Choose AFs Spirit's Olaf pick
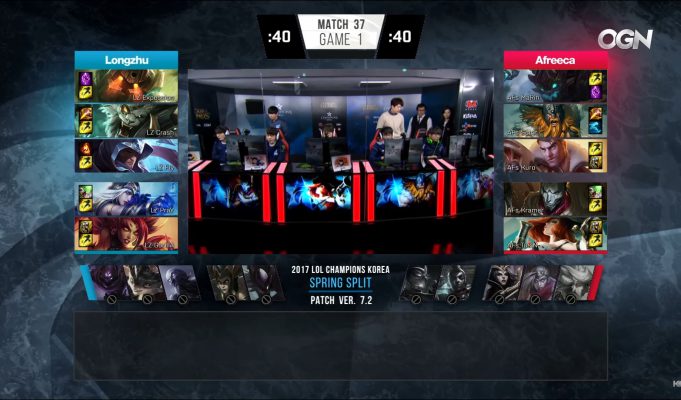The image size is (681, 400). pyautogui.click(x=547, y=121)
